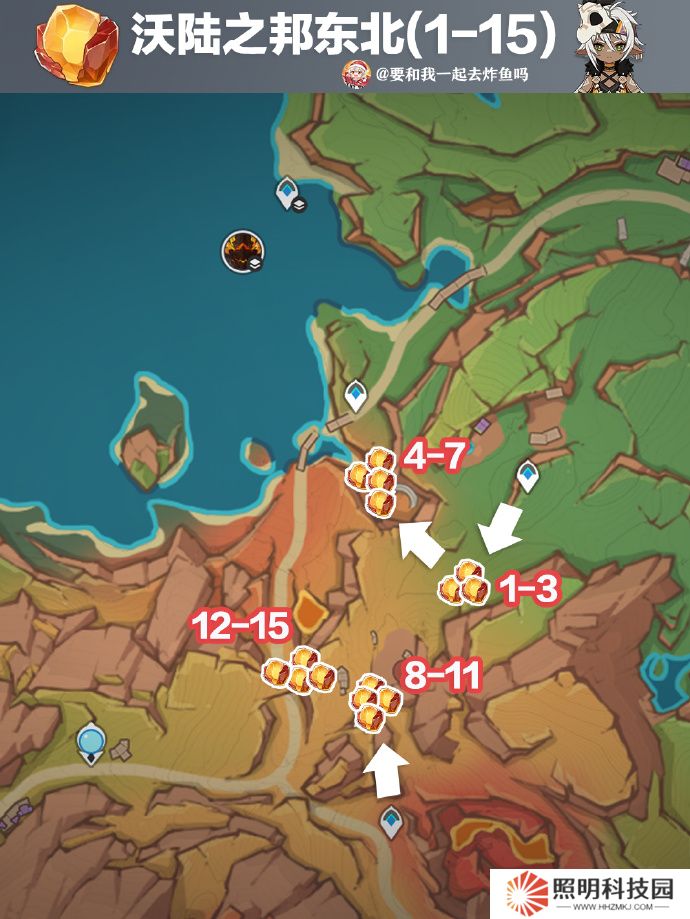Viewport: 690px width, 919px height.
Task: Select the round volcanic domain marker on the sea
Action: pos(242,250)
